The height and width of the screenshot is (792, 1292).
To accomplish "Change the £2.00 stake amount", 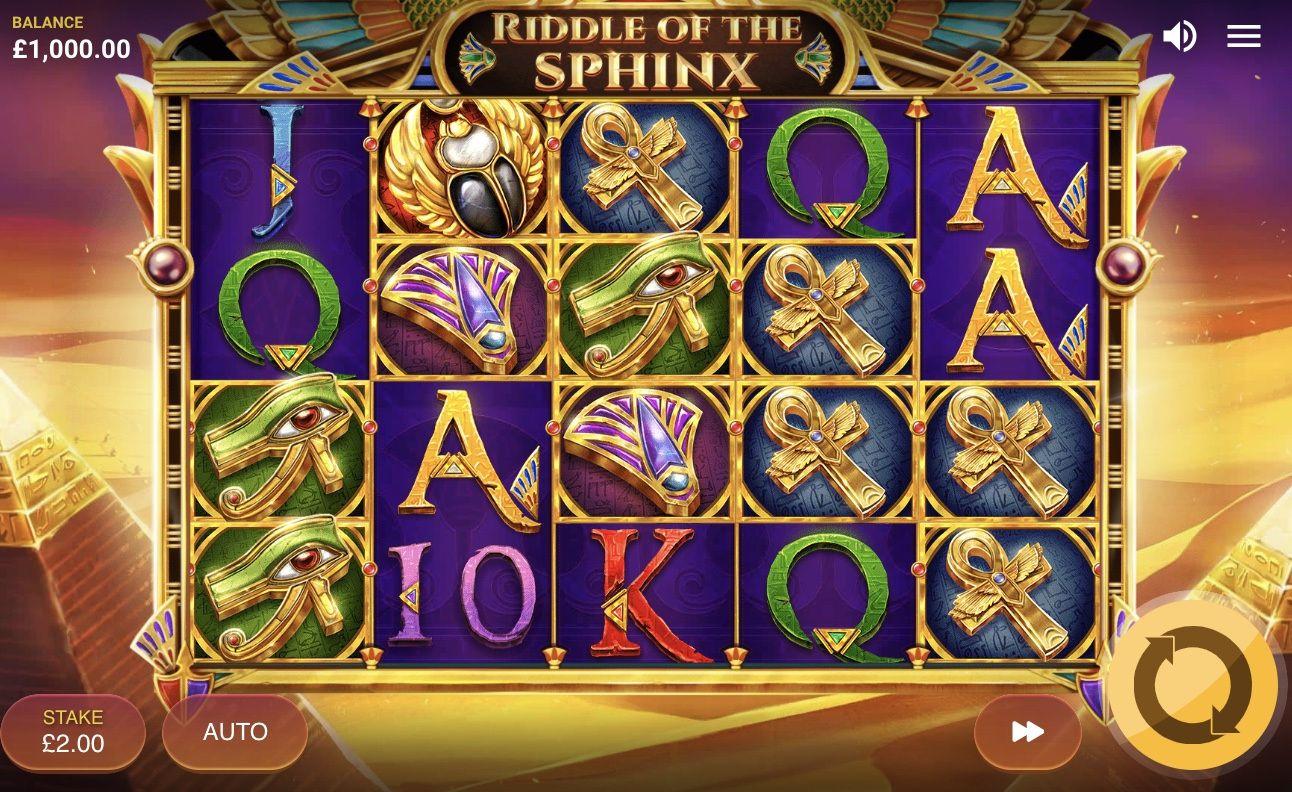I will click(x=73, y=732).
